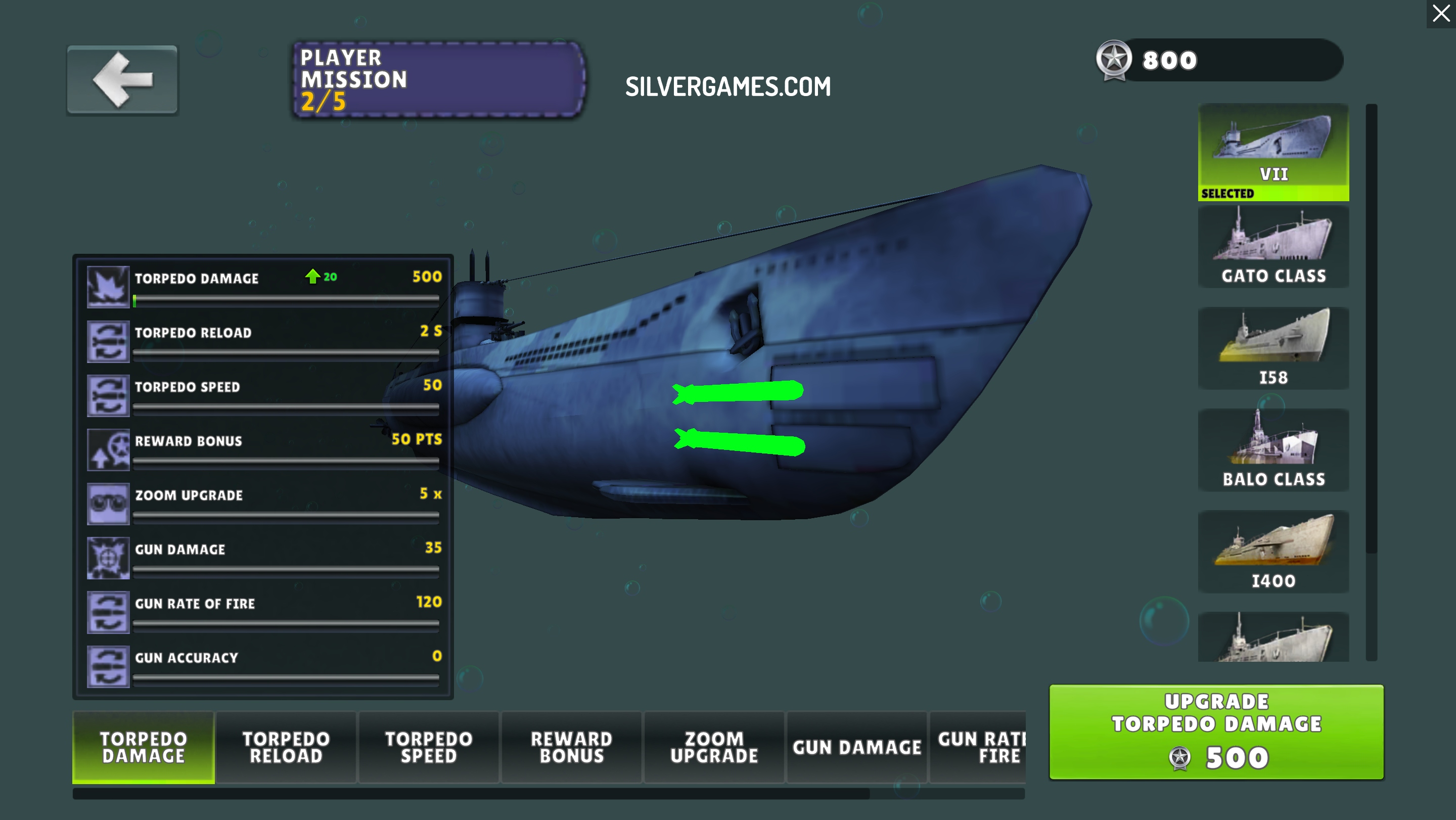Select the Torpedo Speed upgrade tab
This screenshot has width=1456, height=820.
point(429,747)
